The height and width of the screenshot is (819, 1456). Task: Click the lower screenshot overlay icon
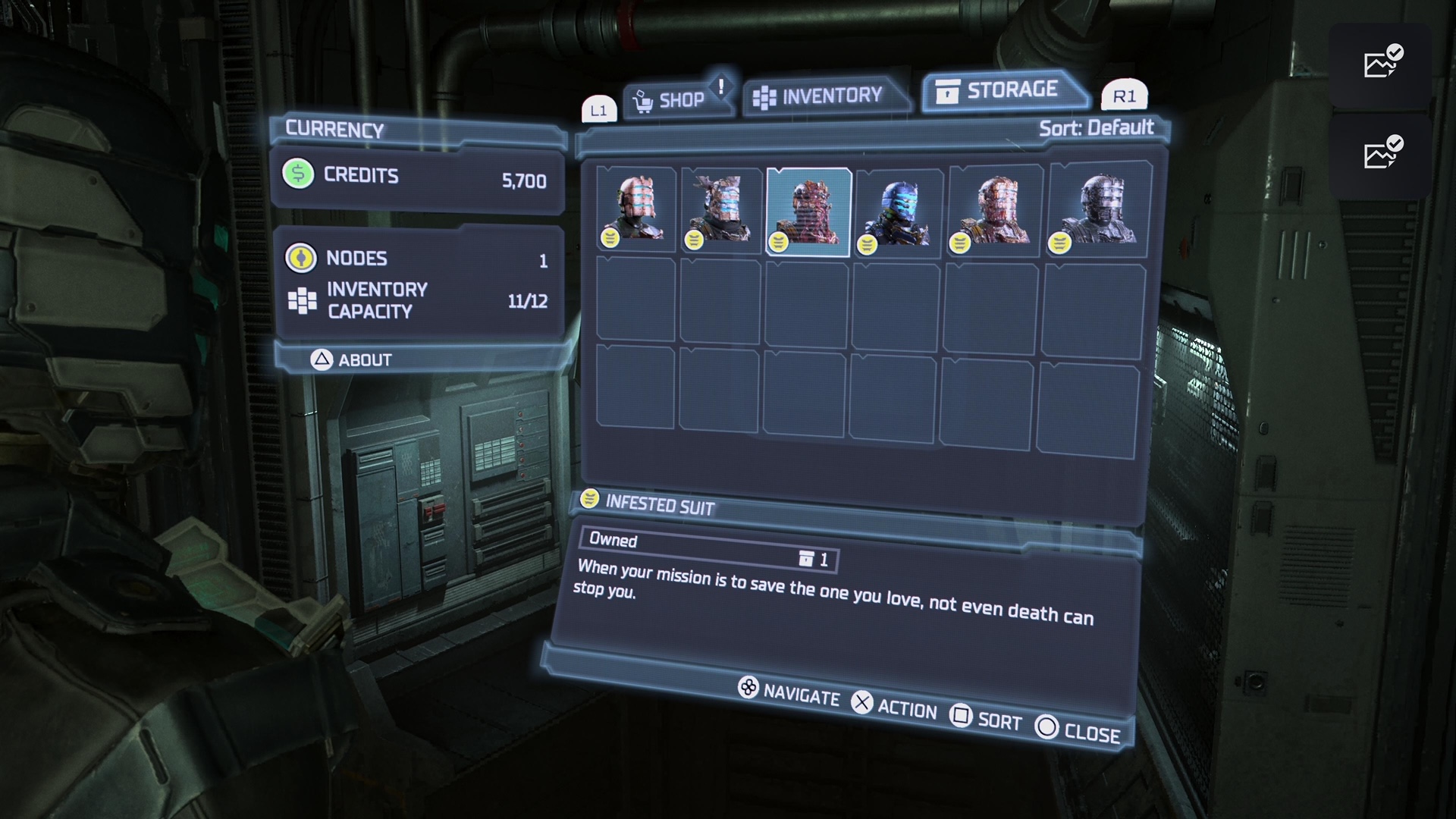pos(1379,155)
